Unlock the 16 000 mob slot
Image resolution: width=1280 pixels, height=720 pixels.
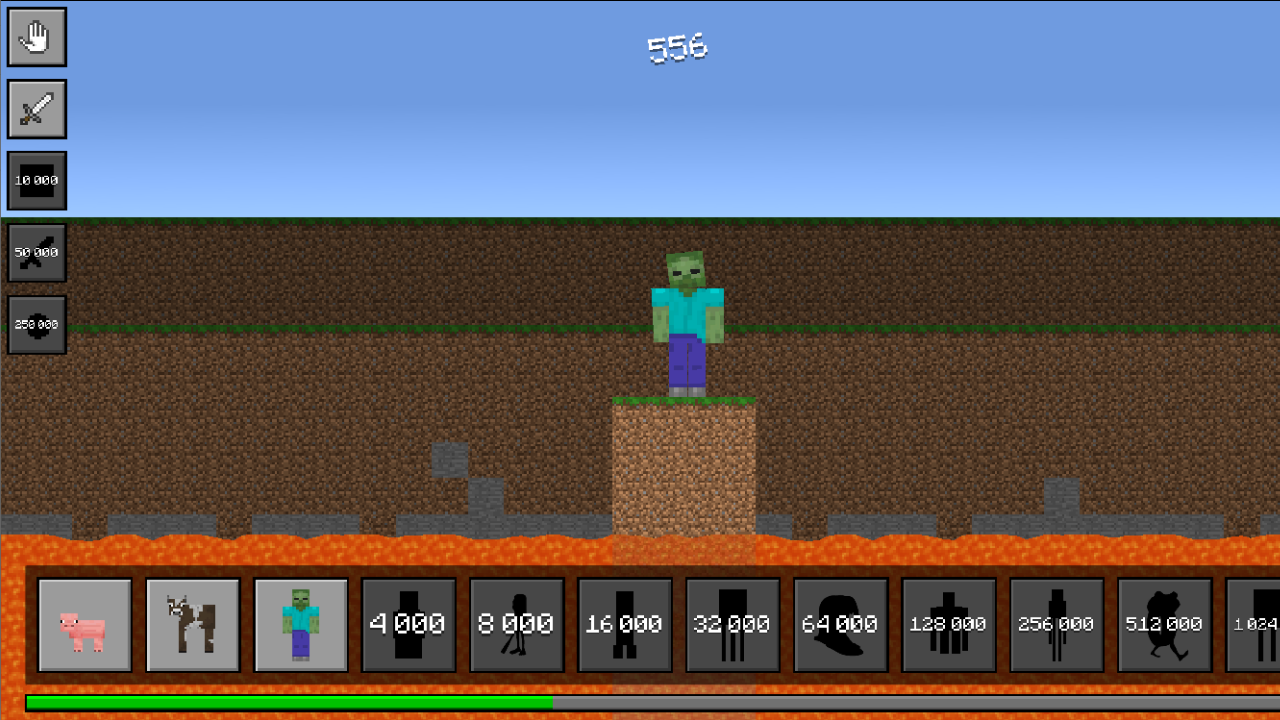[x=625, y=625]
